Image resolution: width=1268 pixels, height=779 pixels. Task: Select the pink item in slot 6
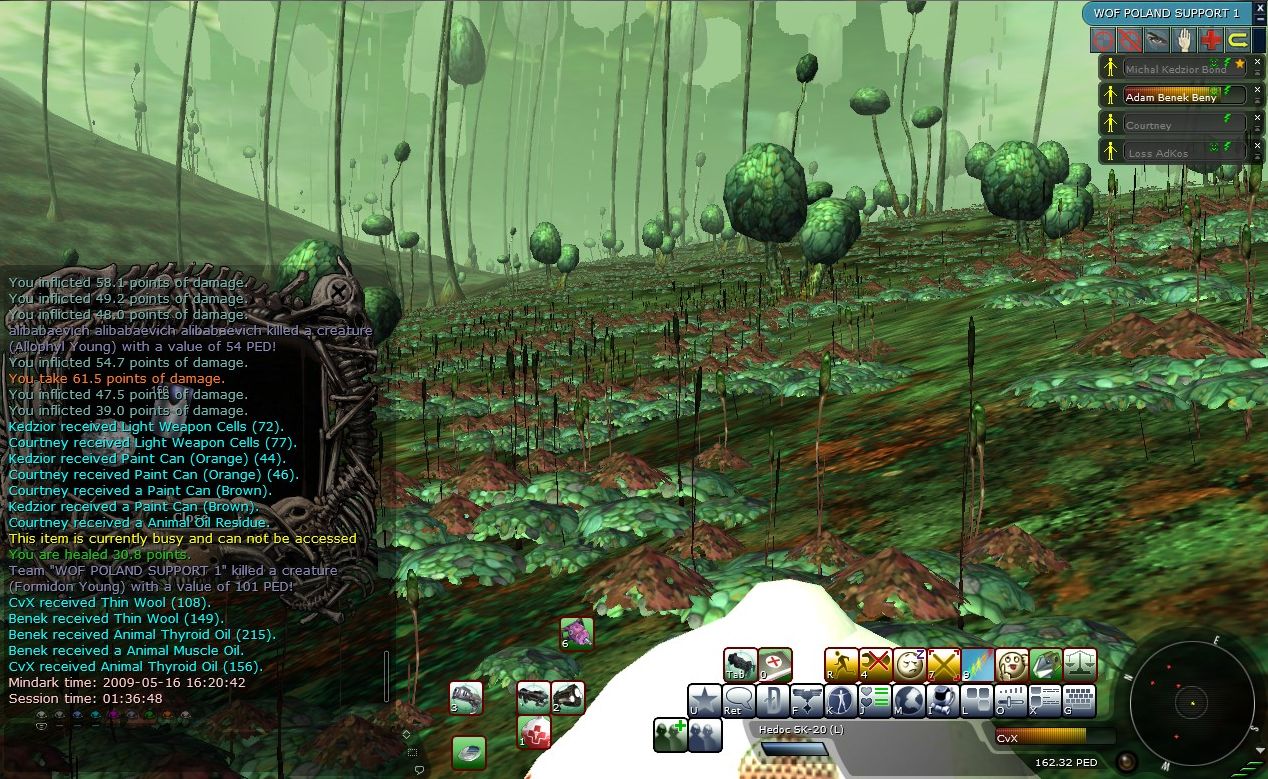(x=576, y=632)
